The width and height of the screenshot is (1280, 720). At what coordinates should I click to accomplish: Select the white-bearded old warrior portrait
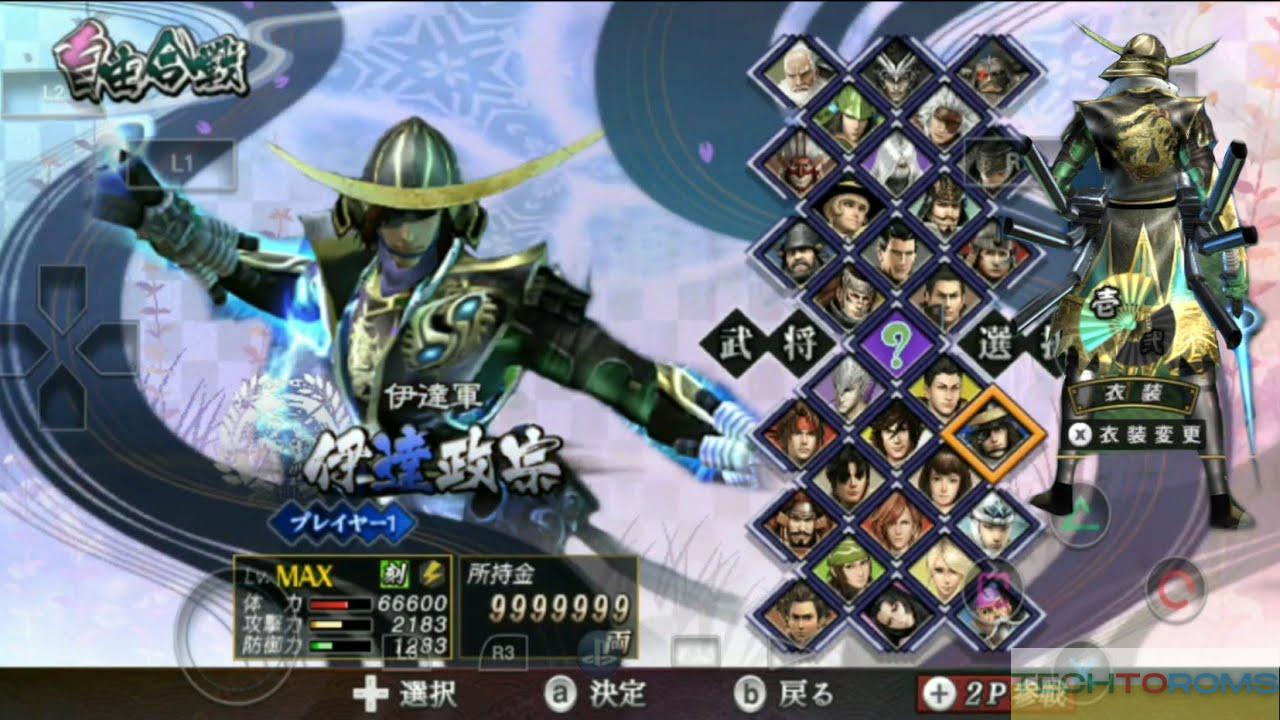800,74
